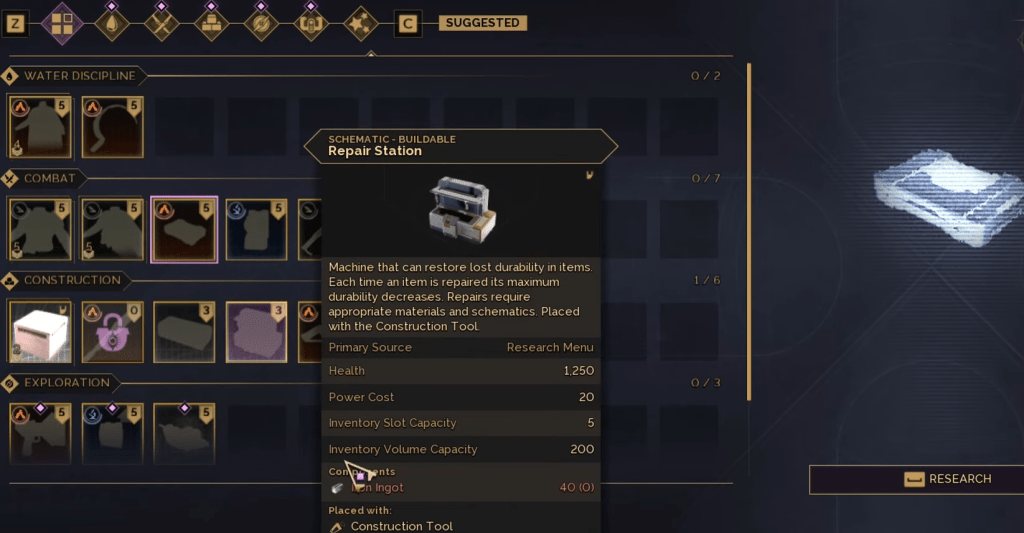Select the Suggested filter label
This screenshot has height=533, width=1024.
[482, 23]
